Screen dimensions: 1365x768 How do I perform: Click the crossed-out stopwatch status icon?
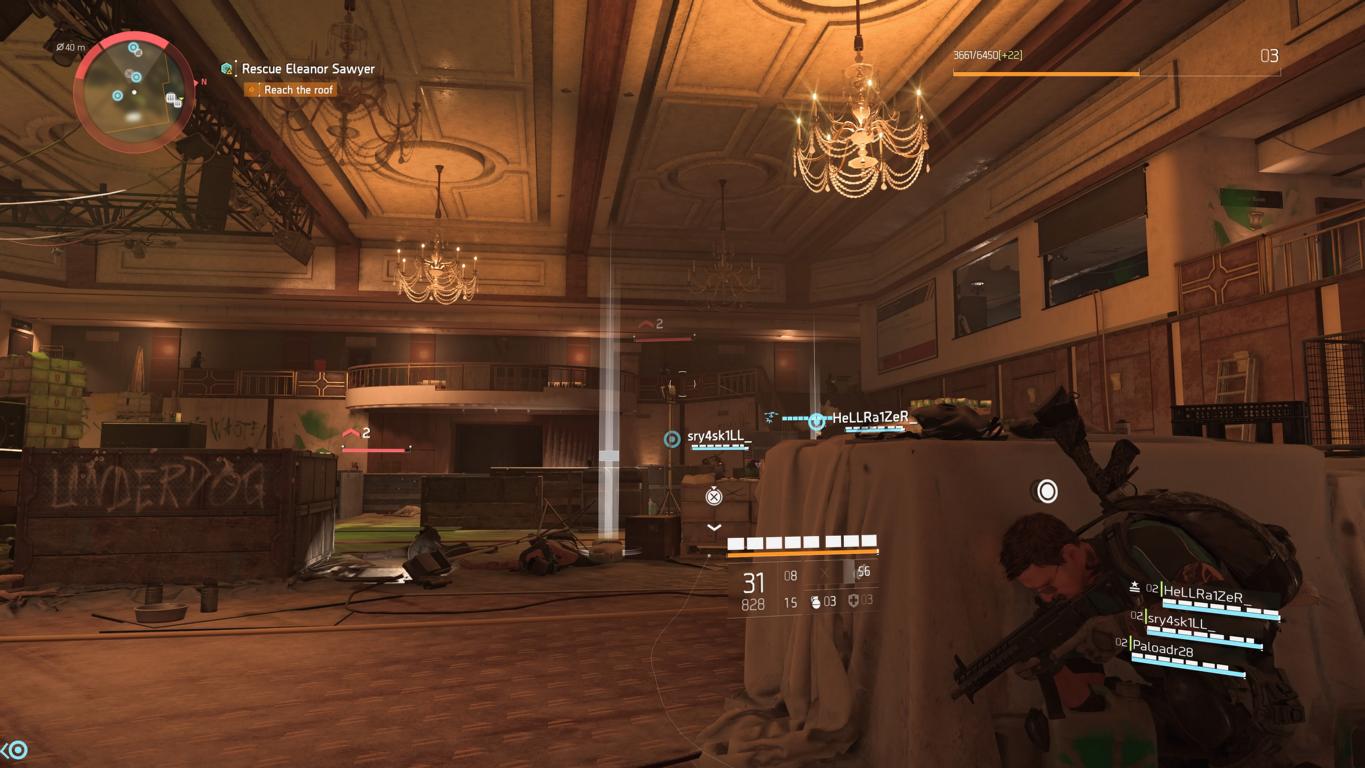coord(713,496)
